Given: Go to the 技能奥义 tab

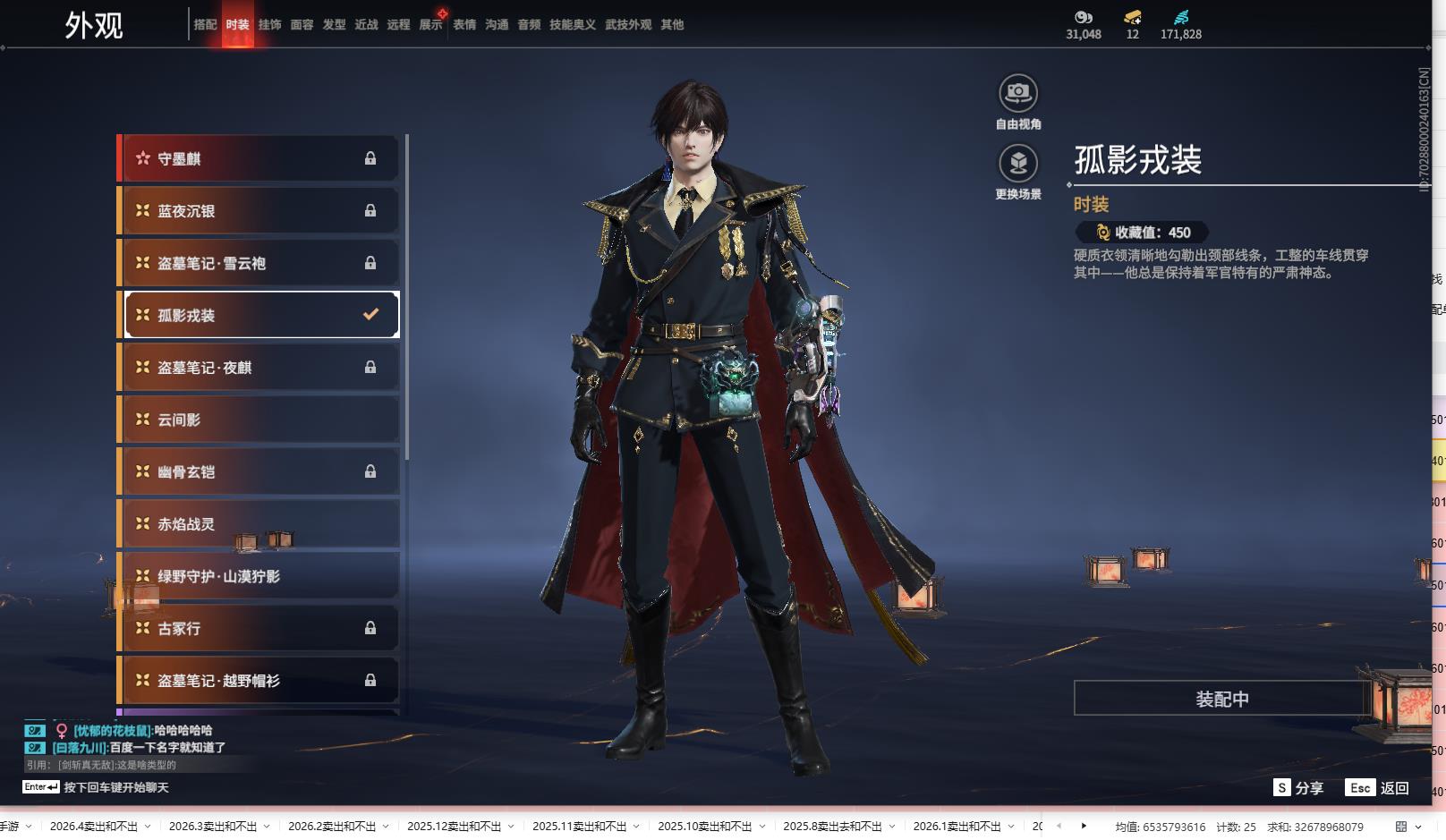Looking at the screenshot, I should point(572,25).
